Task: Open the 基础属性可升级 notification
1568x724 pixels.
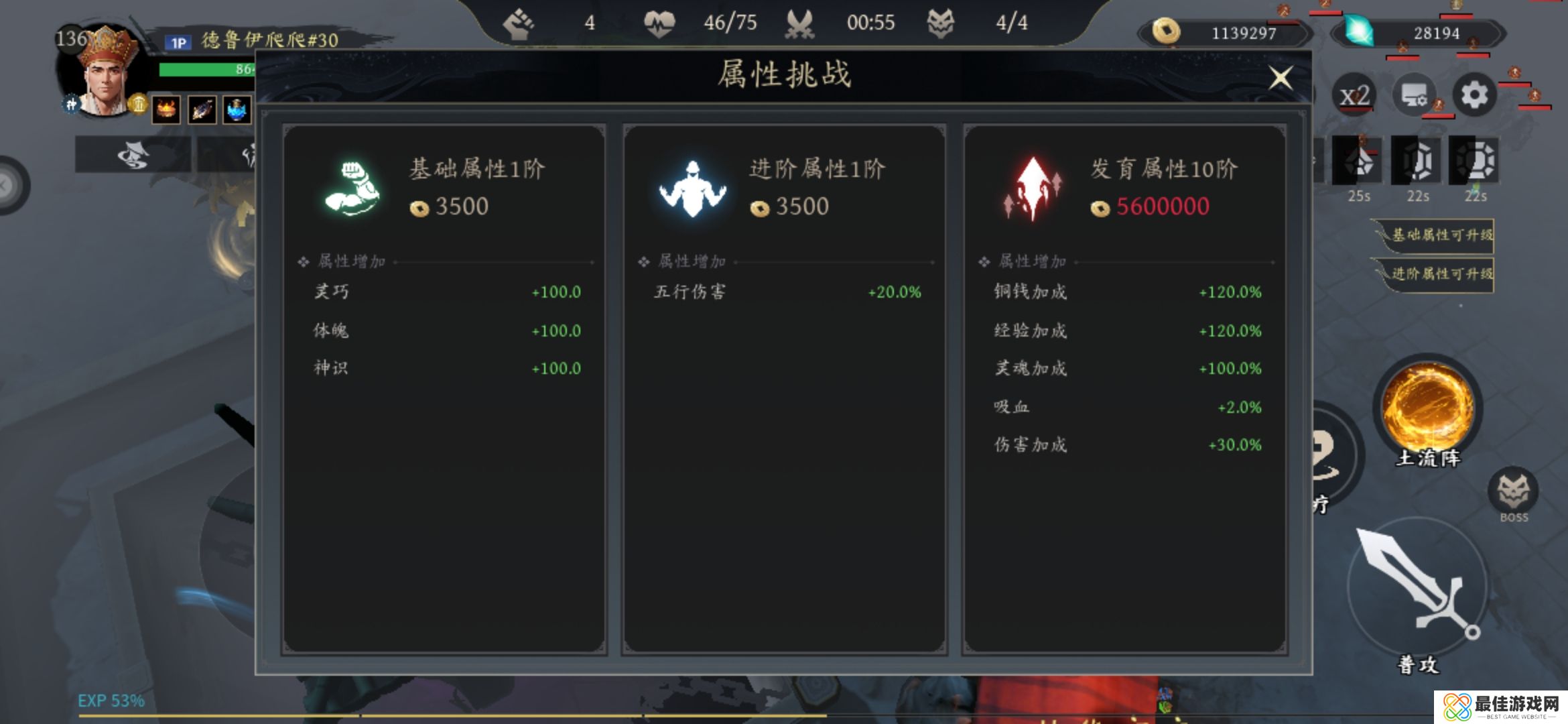Action: (x=1435, y=235)
